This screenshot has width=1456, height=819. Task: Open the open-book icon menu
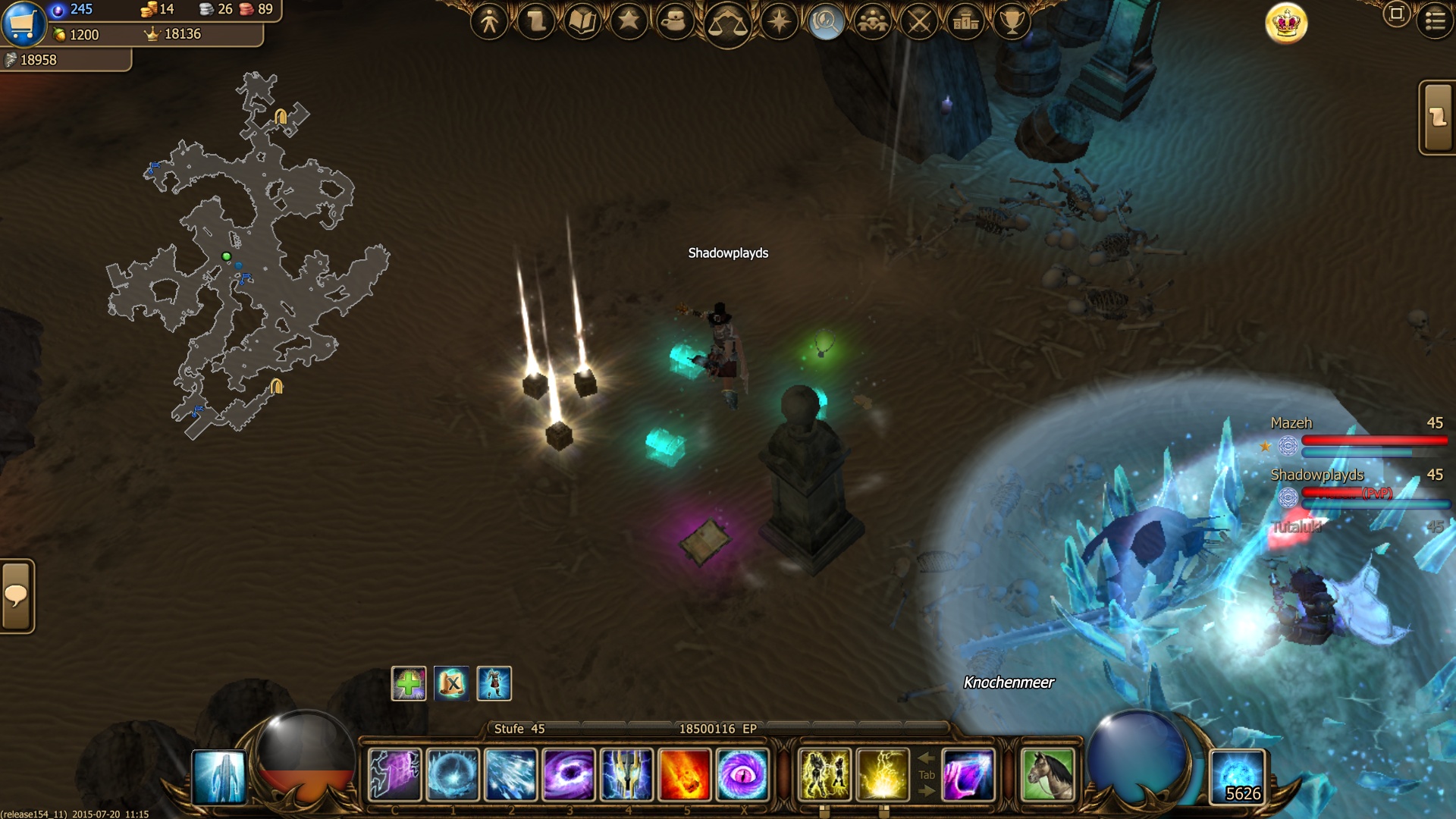(582, 21)
